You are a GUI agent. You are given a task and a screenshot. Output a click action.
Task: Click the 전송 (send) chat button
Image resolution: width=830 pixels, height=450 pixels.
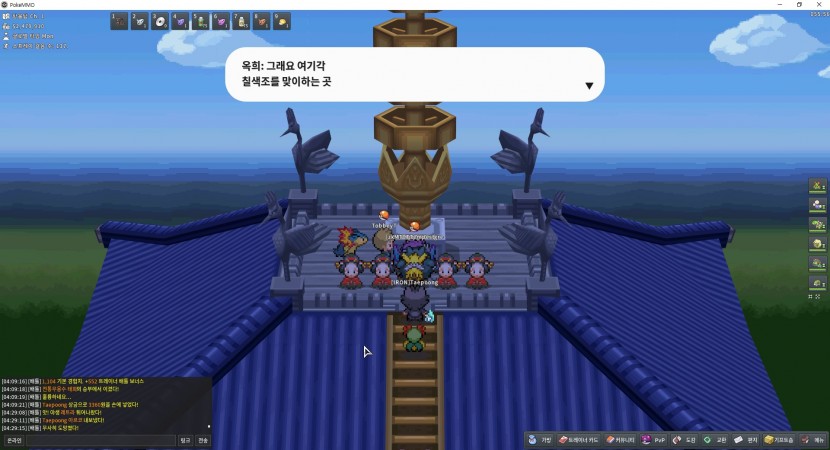tap(203, 440)
